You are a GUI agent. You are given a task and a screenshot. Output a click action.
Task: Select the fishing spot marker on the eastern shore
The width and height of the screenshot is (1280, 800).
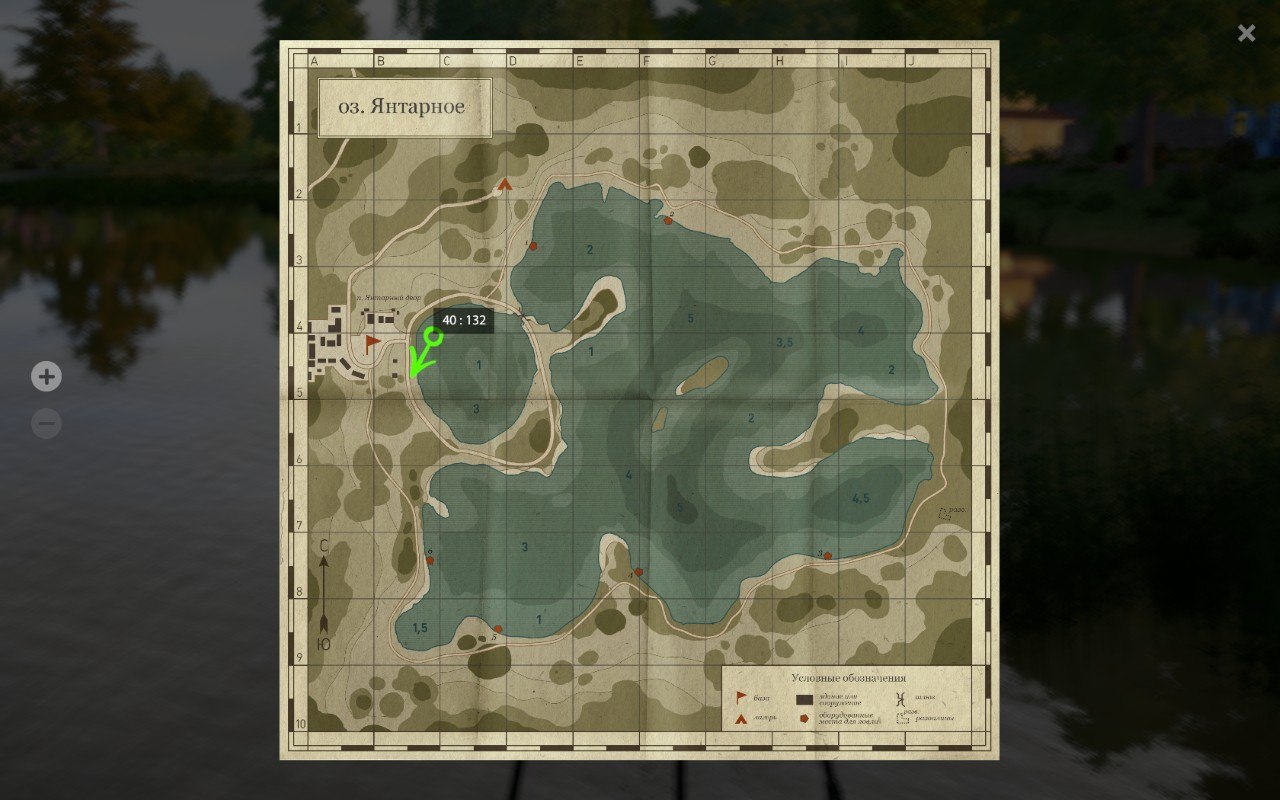coord(827,556)
